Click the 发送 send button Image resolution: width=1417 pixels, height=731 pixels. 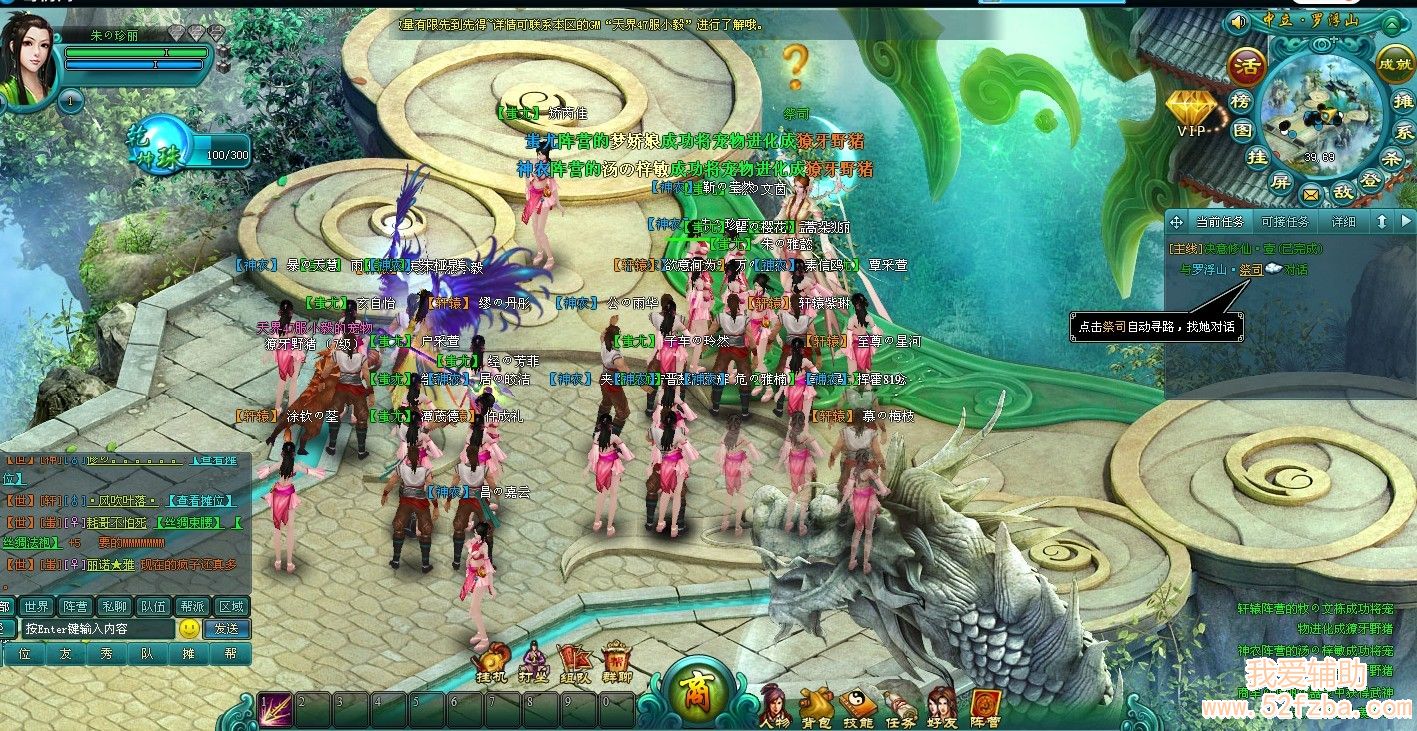pos(226,629)
